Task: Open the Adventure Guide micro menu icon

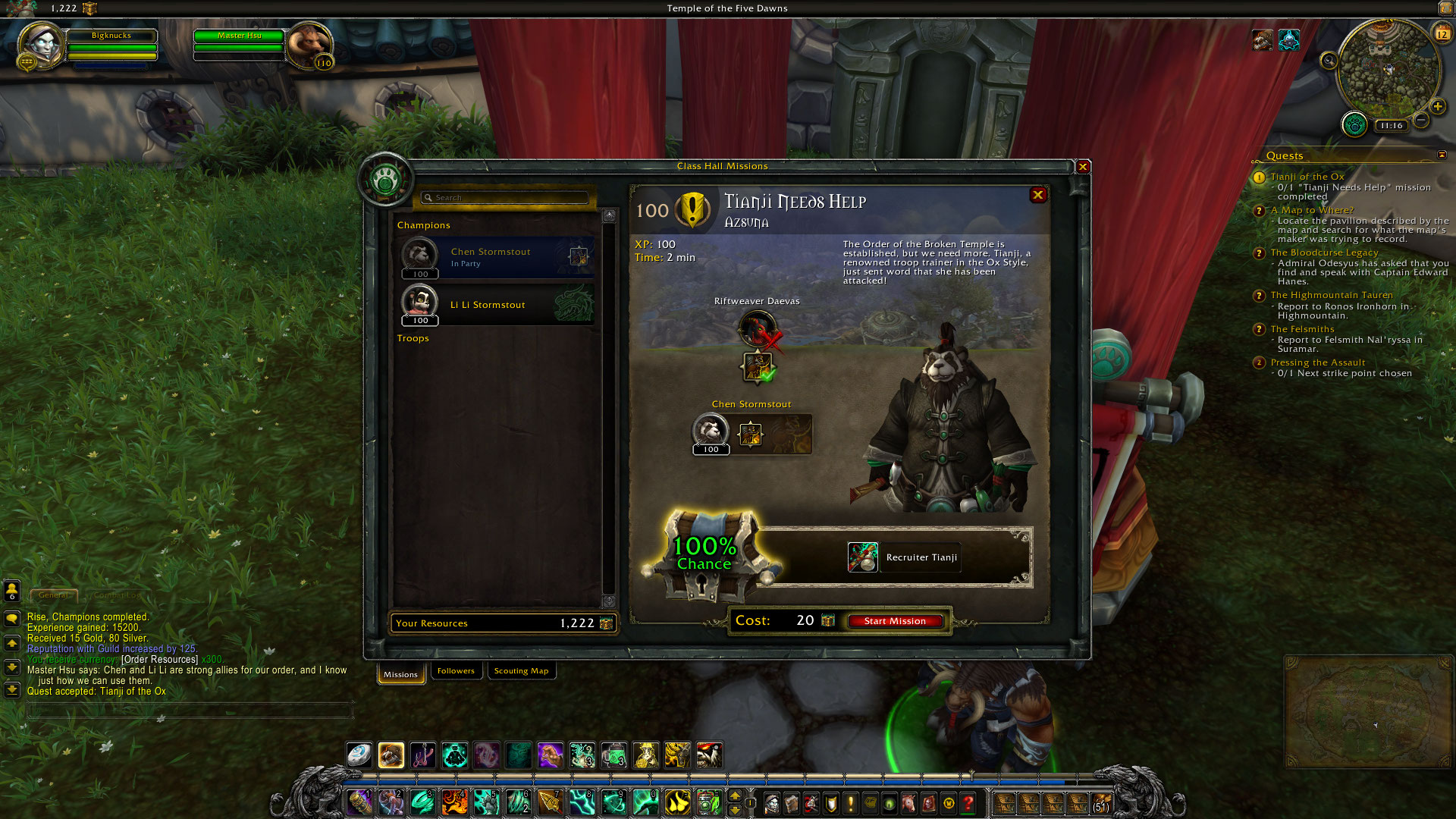Action: [928, 804]
